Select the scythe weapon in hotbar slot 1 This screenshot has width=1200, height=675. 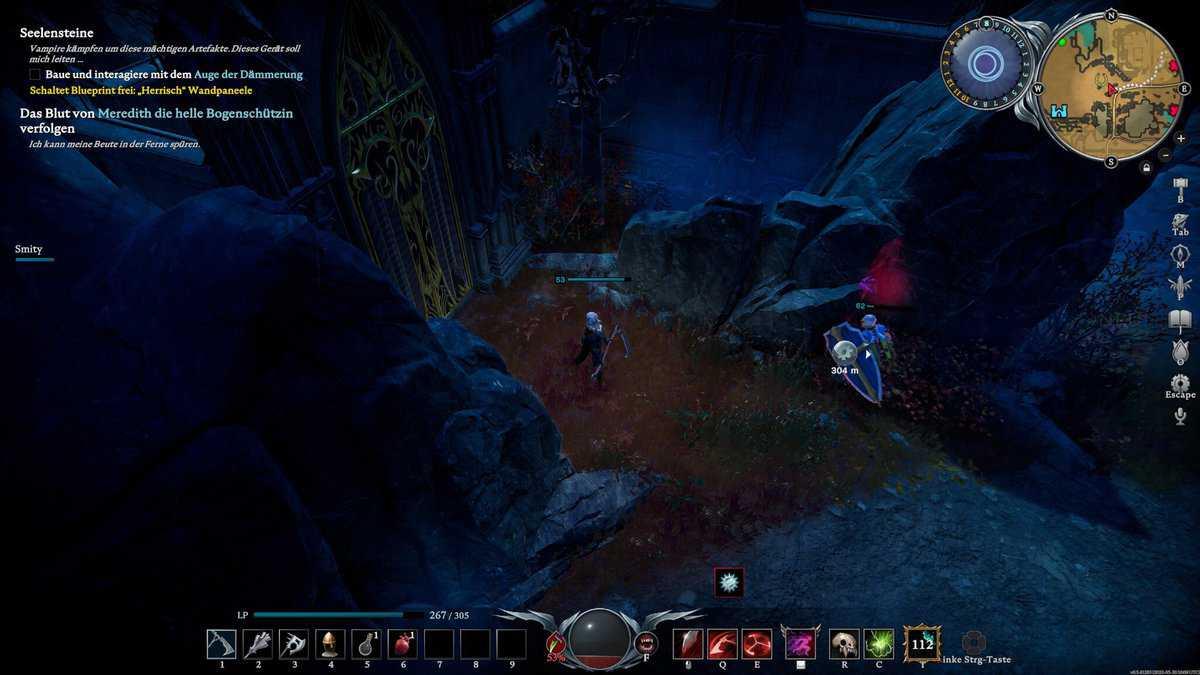point(221,644)
